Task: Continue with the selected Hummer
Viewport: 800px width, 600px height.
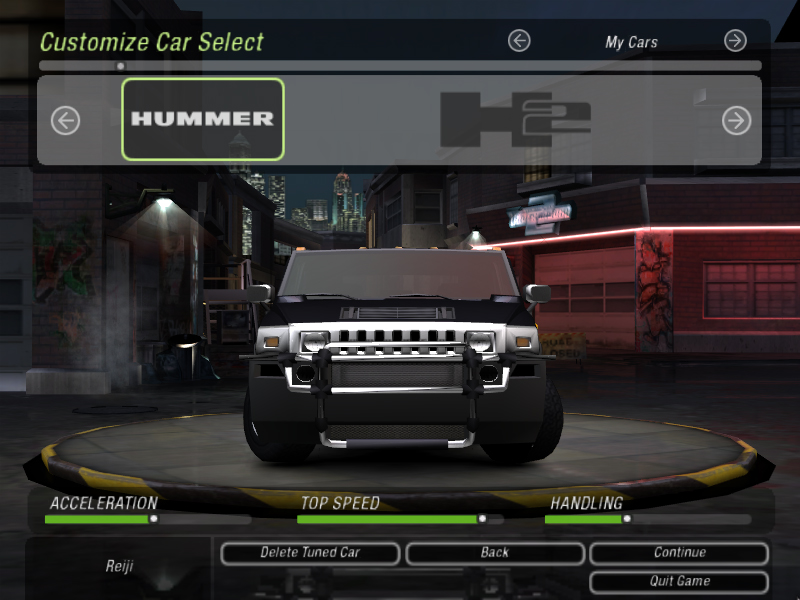Action: tap(679, 553)
